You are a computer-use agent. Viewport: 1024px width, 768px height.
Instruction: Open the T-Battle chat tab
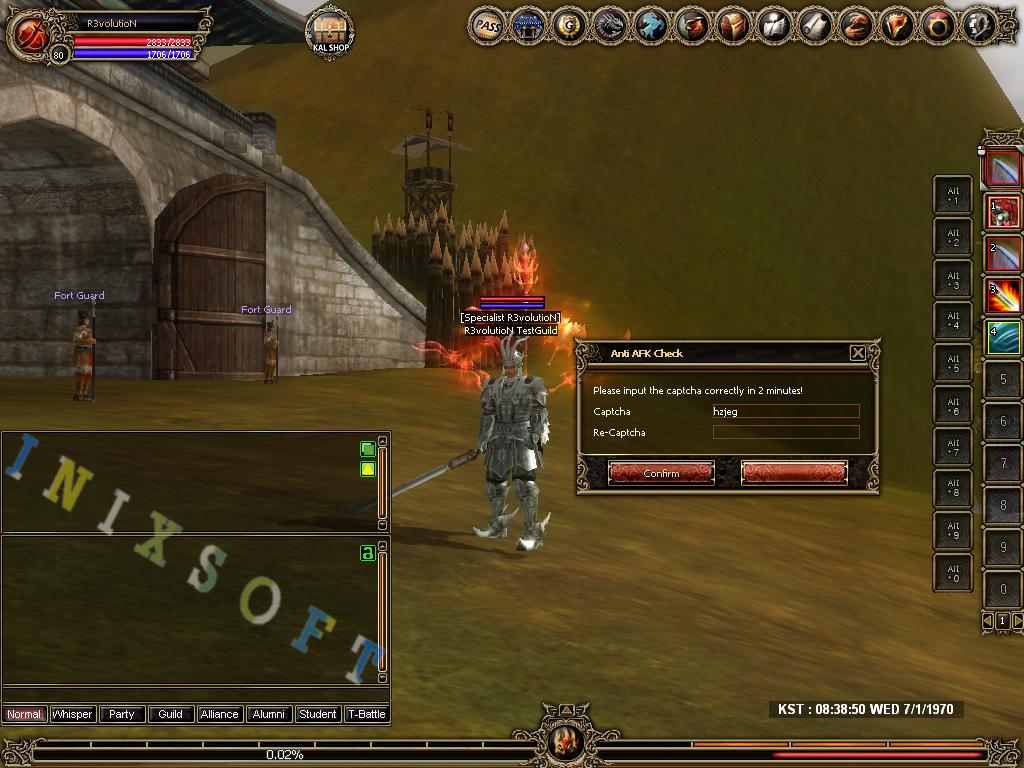pos(366,714)
